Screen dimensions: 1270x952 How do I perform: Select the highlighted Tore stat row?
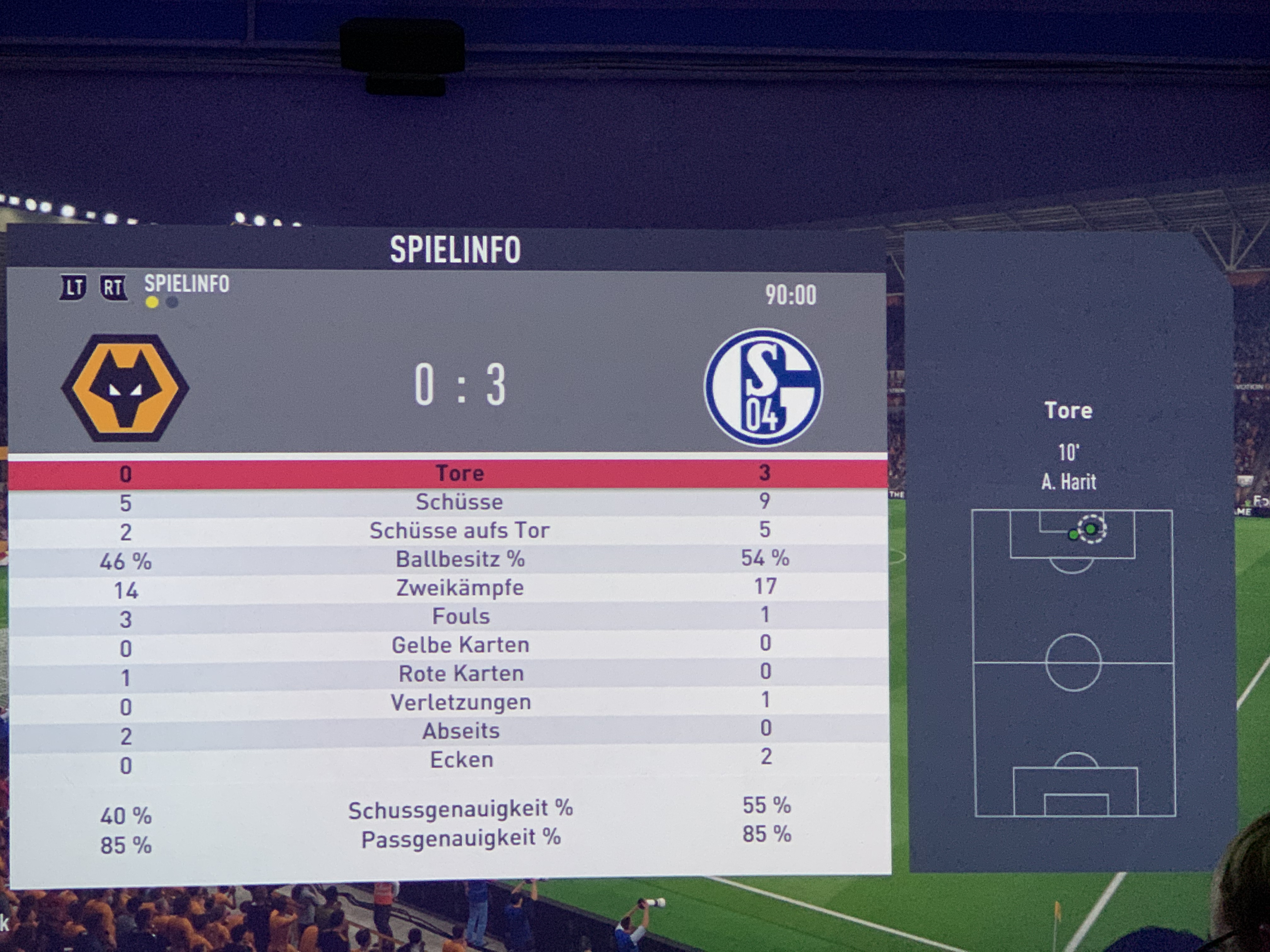[x=459, y=473]
